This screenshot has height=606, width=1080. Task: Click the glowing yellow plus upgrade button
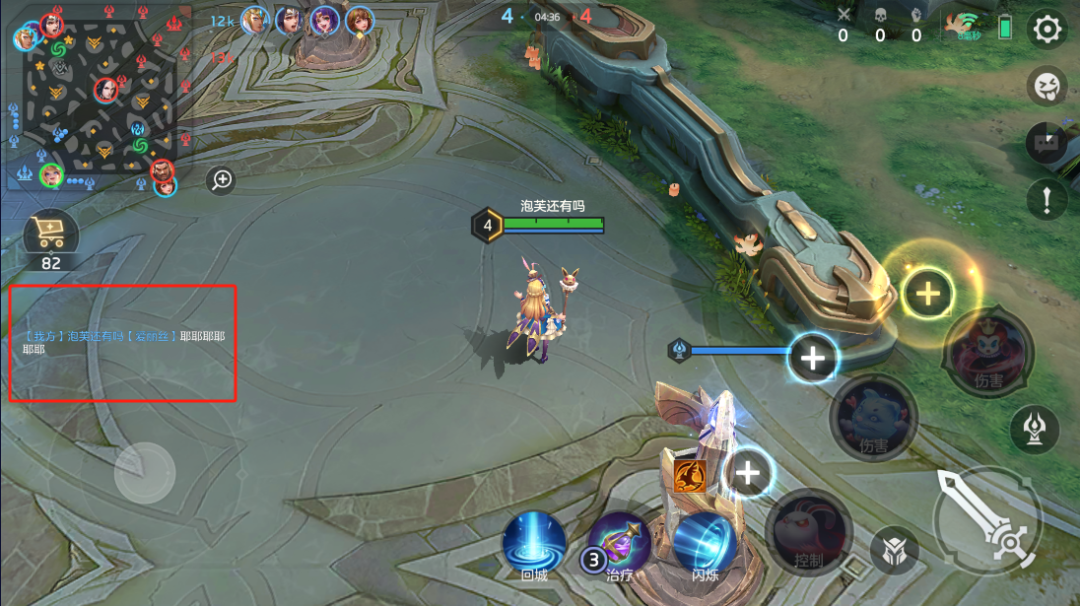[x=928, y=293]
